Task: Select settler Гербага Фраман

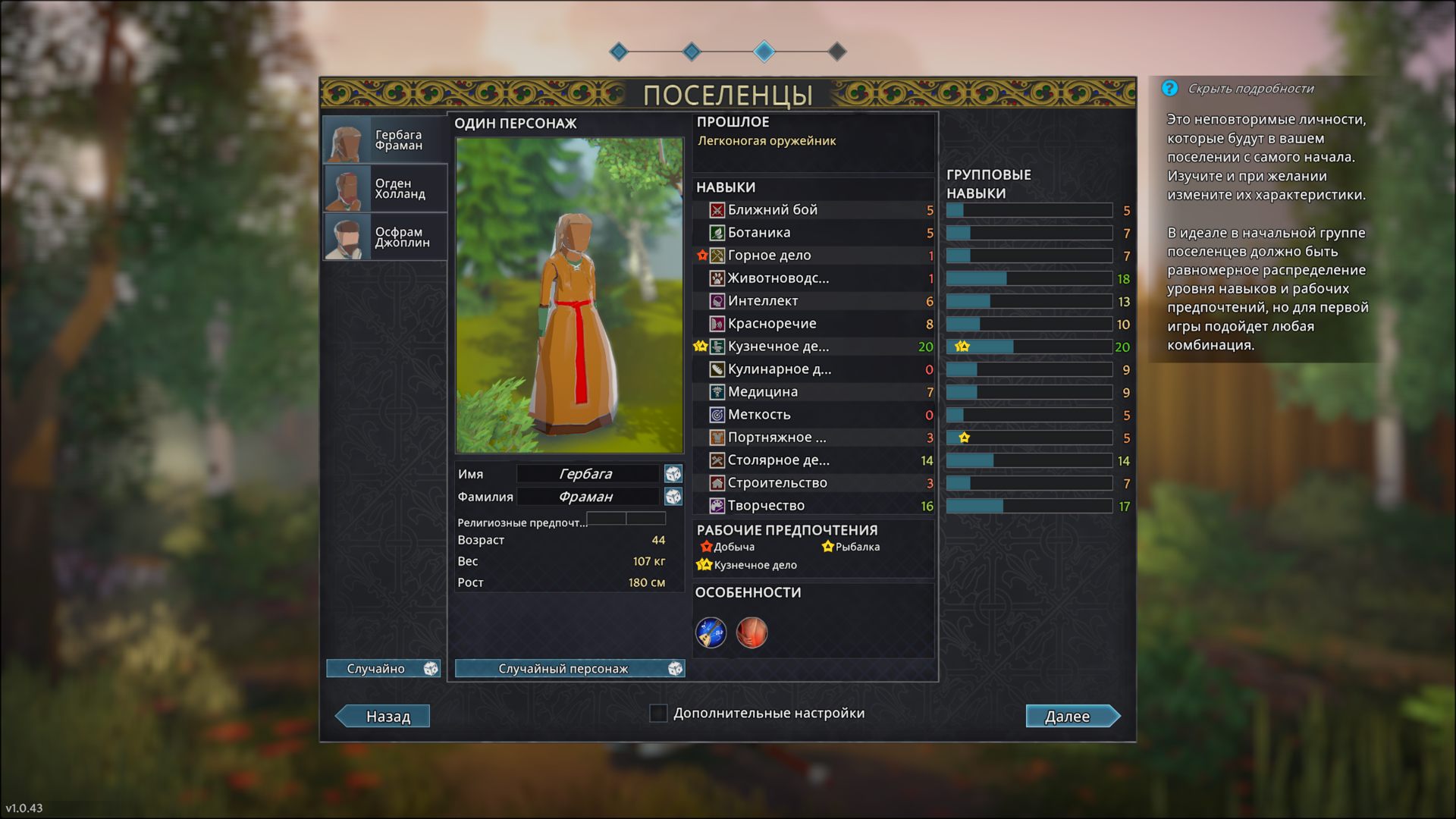Action: point(385,140)
